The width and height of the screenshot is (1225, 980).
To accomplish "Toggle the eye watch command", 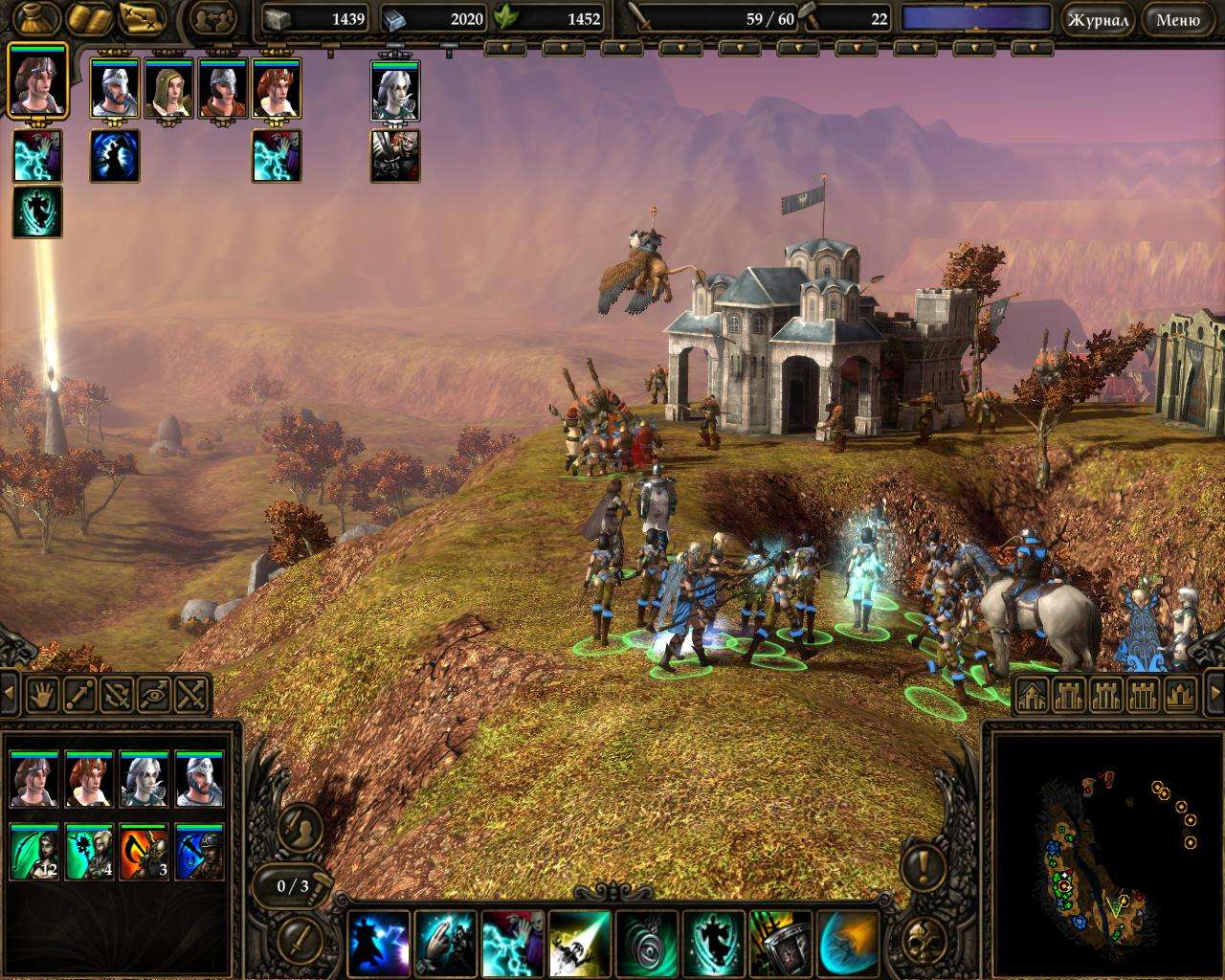I will (x=154, y=694).
